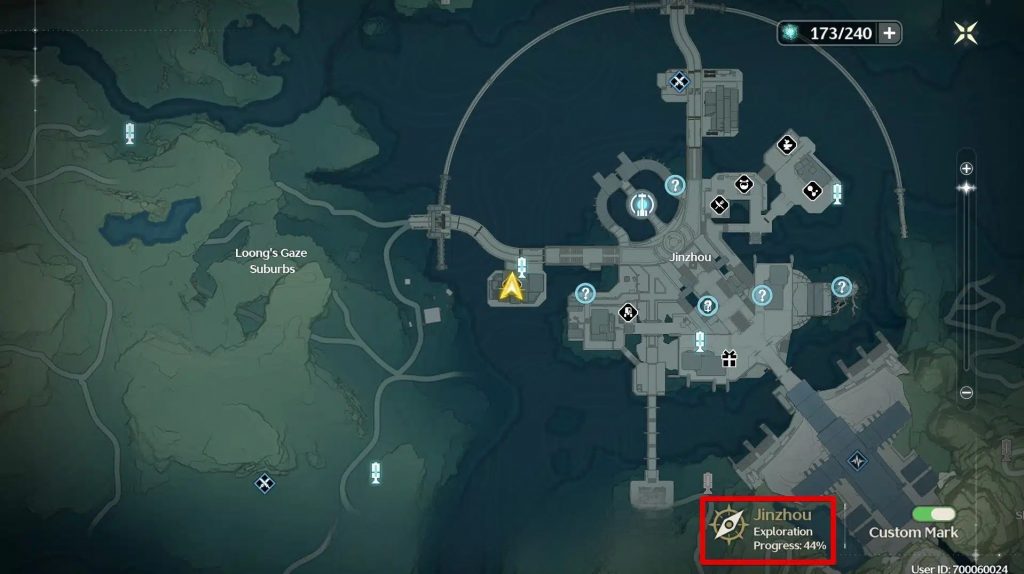Click the blue diamond marker on the harbor pier
Image resolution: width=1024 pixels, height=574 pixels.
click(x=857, y=461)
